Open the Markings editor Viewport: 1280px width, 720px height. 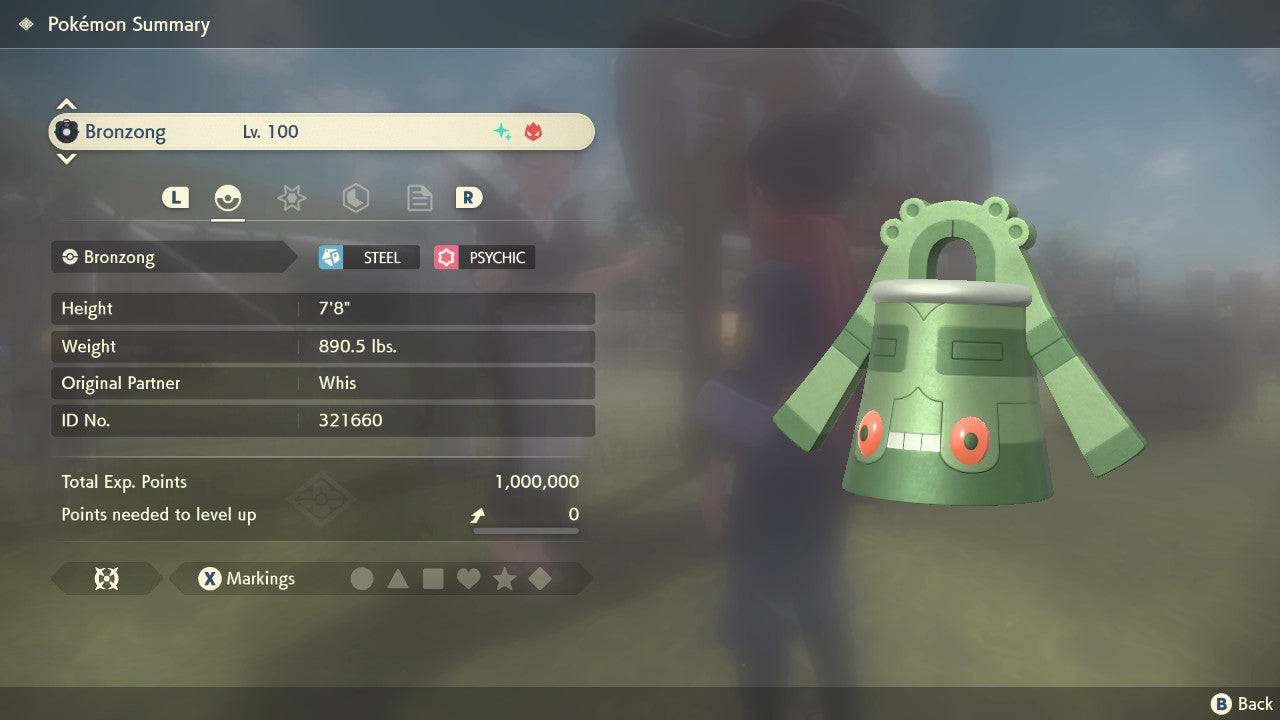pos(246,578)
